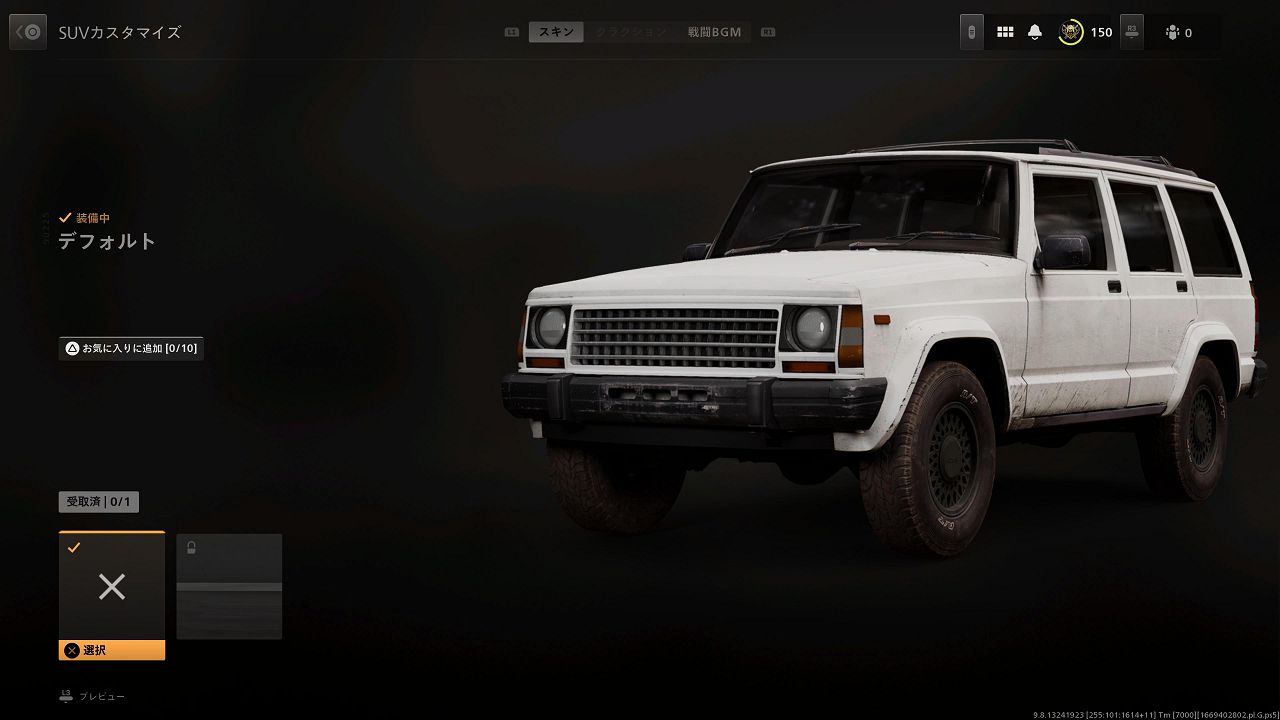1280x720 pixels.
Task: Open the party members icon
Action: click(x=1172, y=33)
